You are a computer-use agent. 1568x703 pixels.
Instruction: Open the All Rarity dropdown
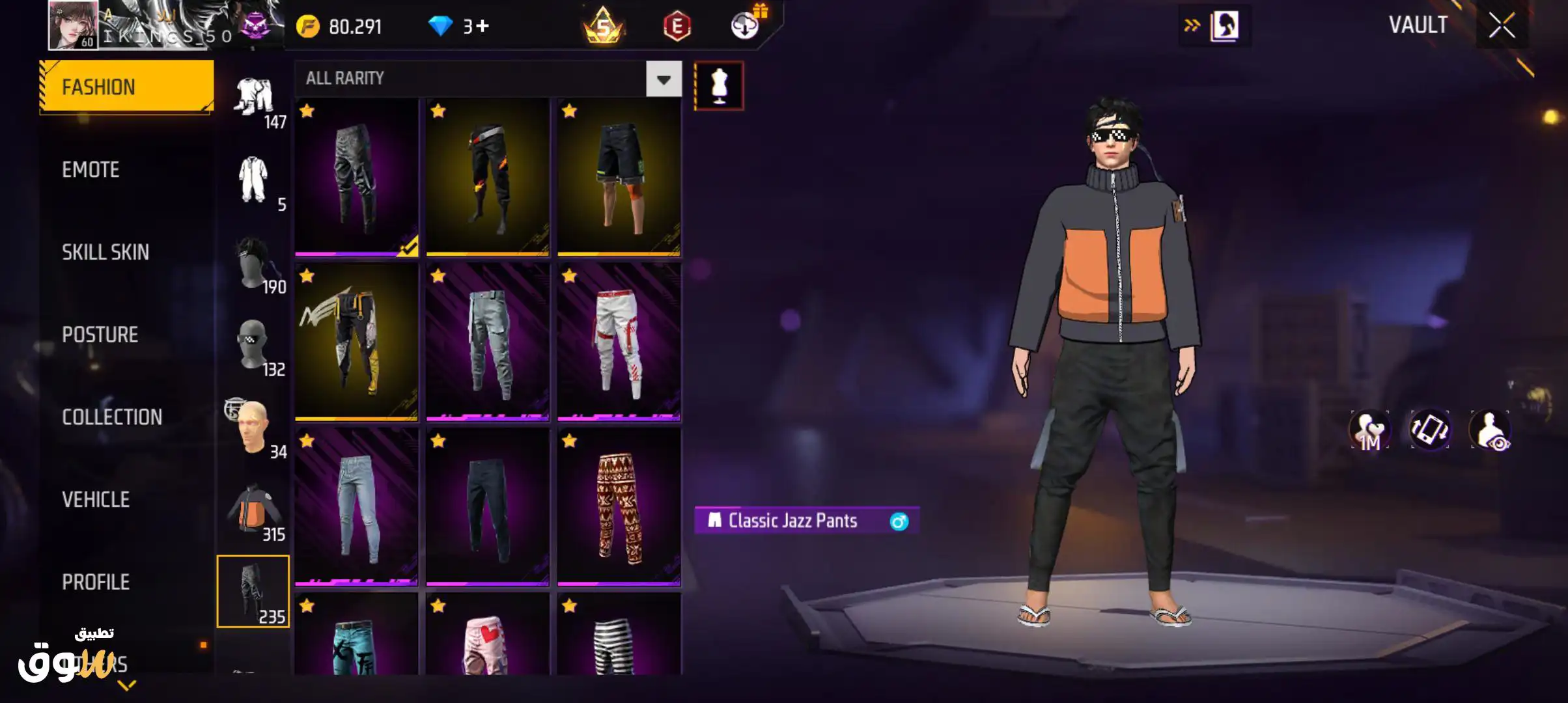[x=663, y=79]
